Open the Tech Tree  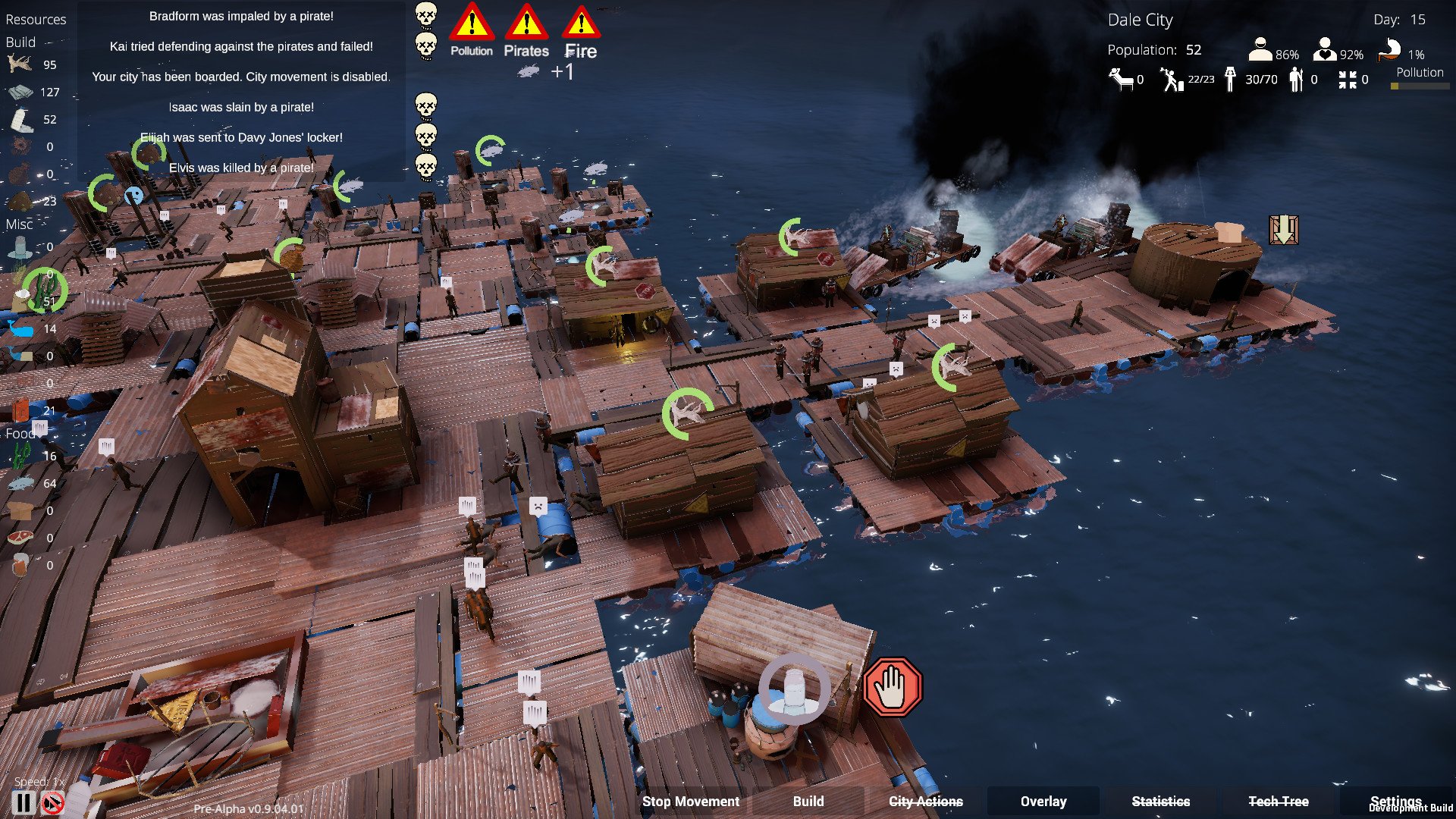[x=1278, y=801]
